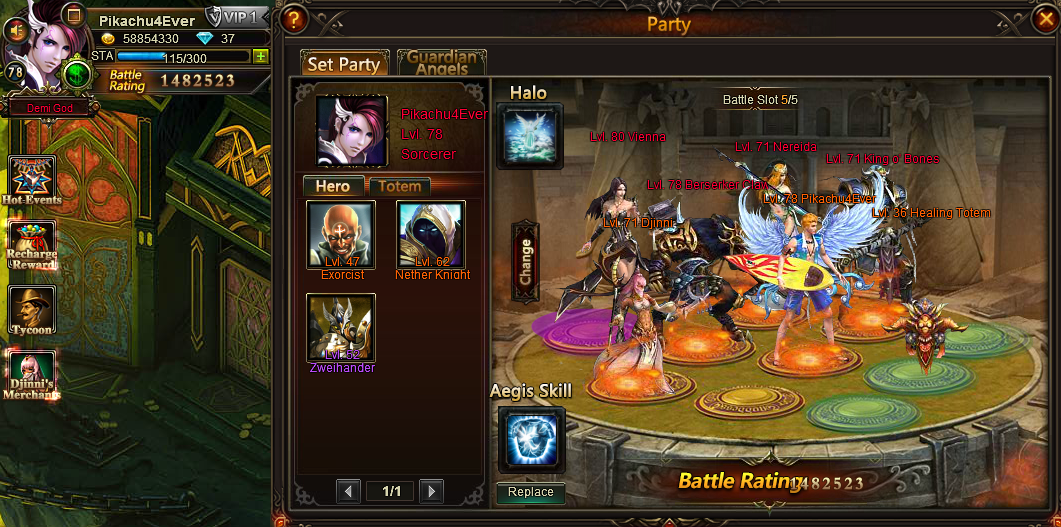Close the Party window

(1041, 18)
